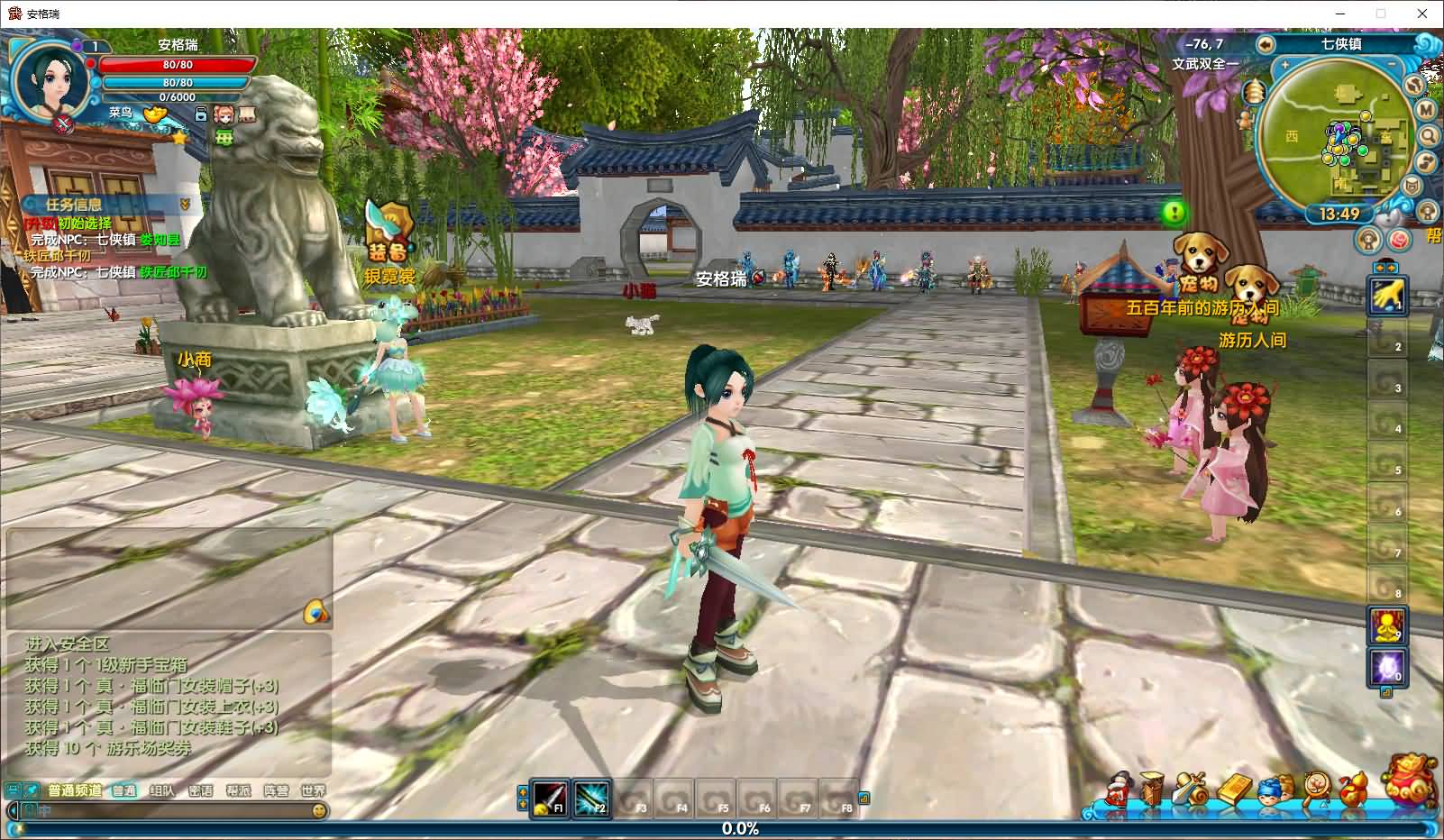
Task: Click the magnifier search button beside minimap
Action: click(1429, 136)
